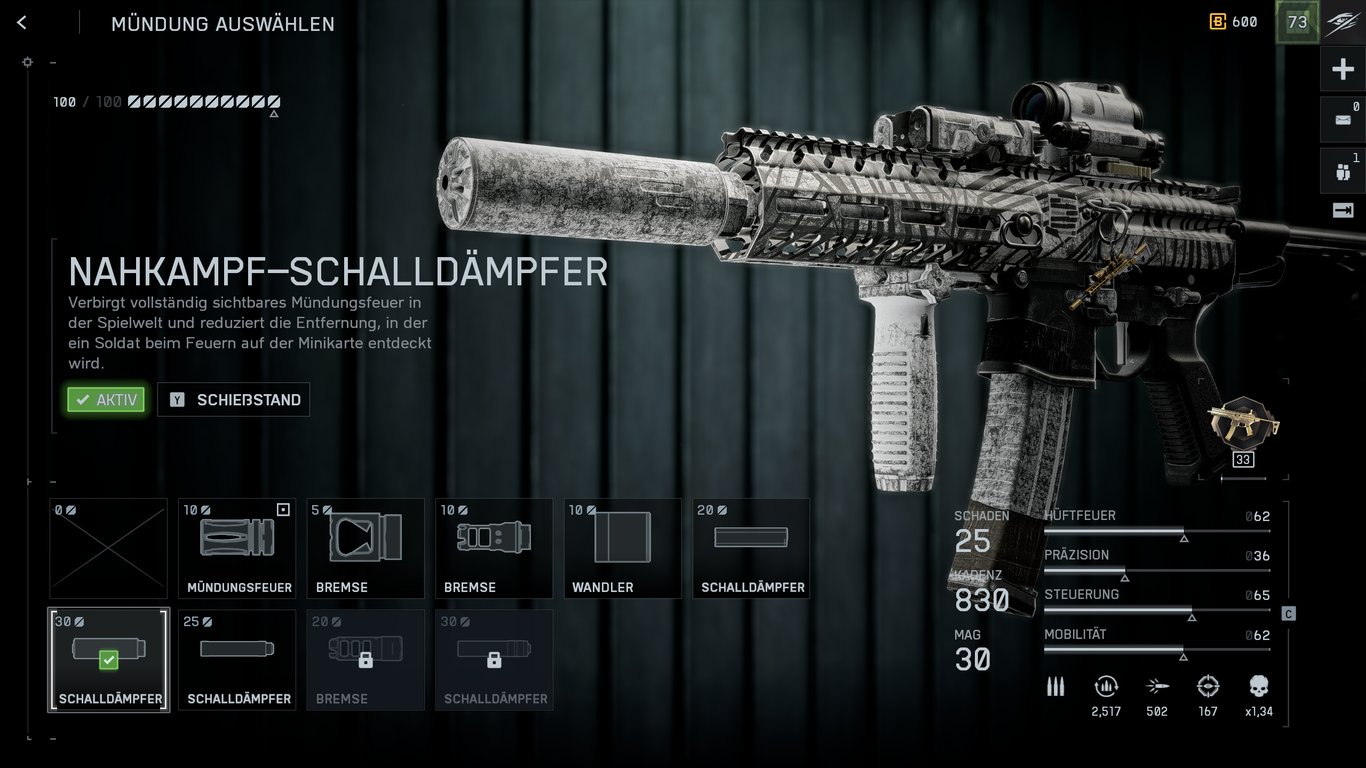1366x768 pixels.
Task: Select the Mündungsfeuer flash hider attachment
Action: click(236, 548)
